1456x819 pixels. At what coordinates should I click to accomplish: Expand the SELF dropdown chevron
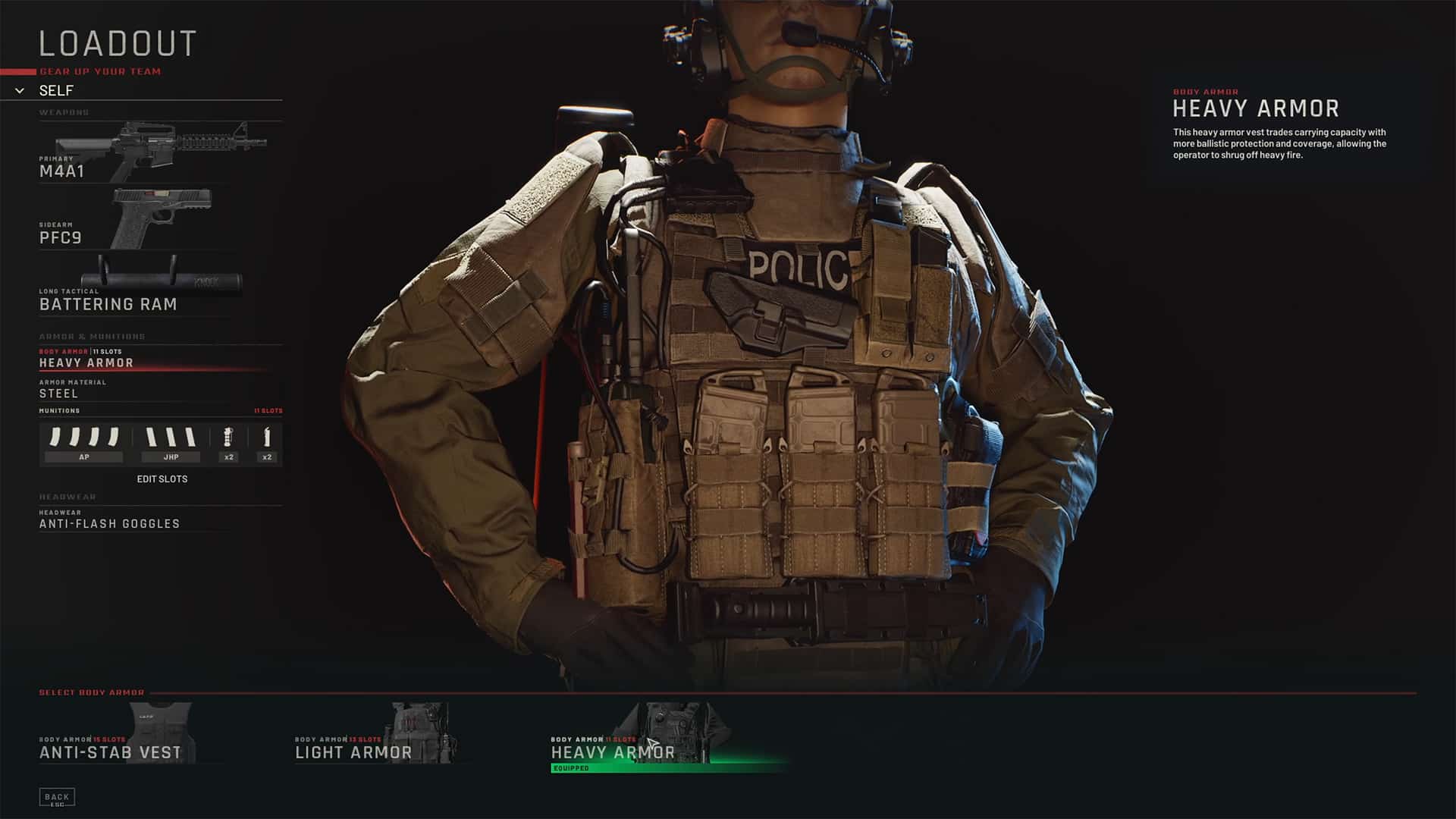point(17,91)
